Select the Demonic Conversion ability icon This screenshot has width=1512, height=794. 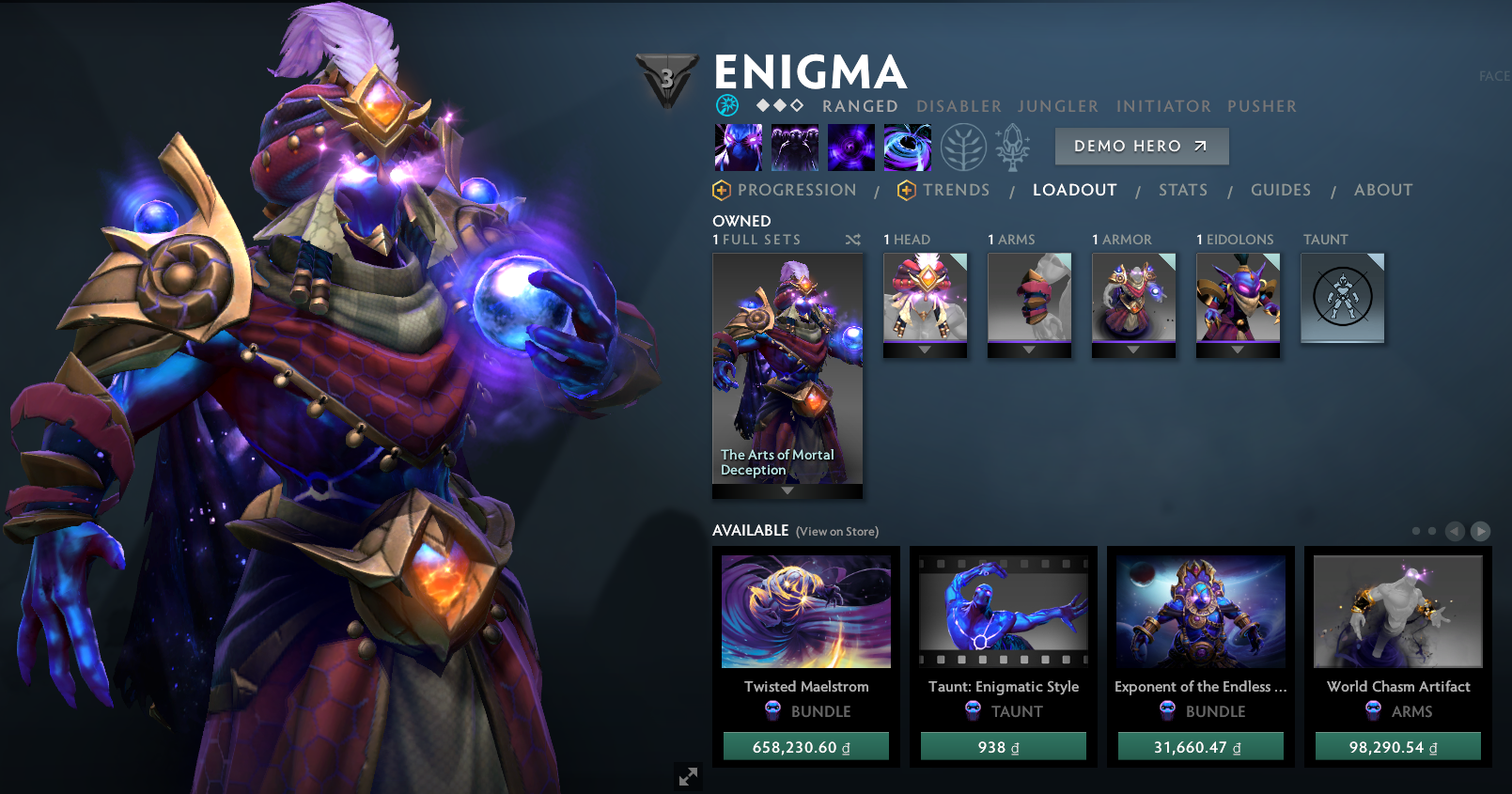[x=795, y=147]
